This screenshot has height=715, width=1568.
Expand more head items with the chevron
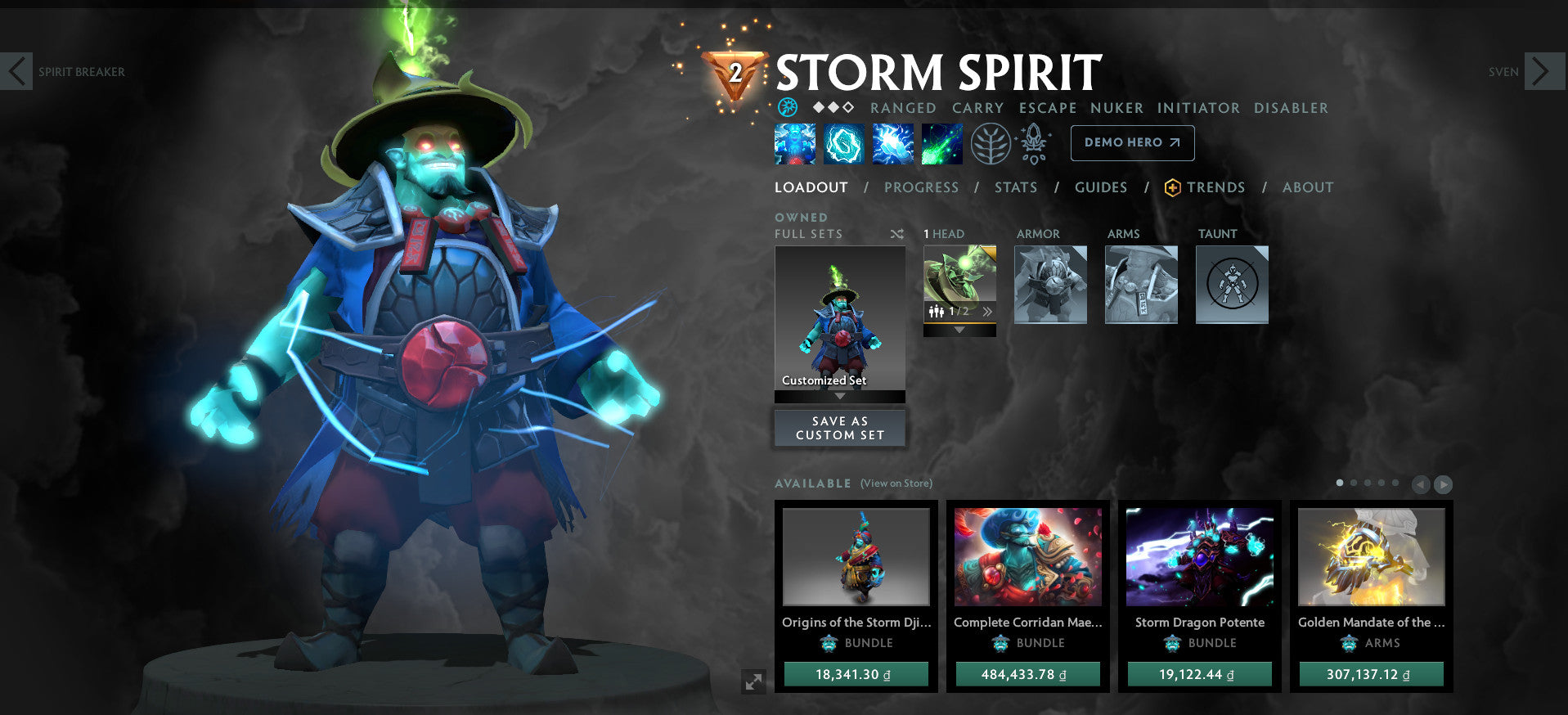tap(988, 311)
